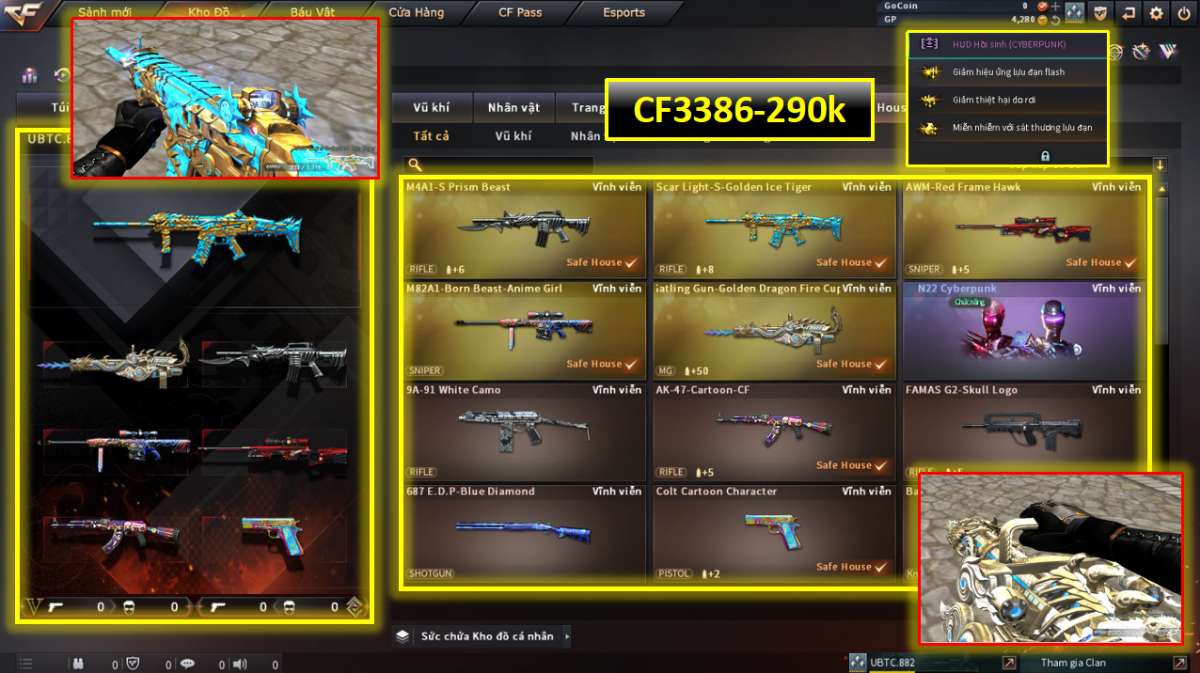Click the return arrow button
Image resolution: width=1200 pixels, height=673 pixels.
pyautogui.click(x=1128, y=13)
